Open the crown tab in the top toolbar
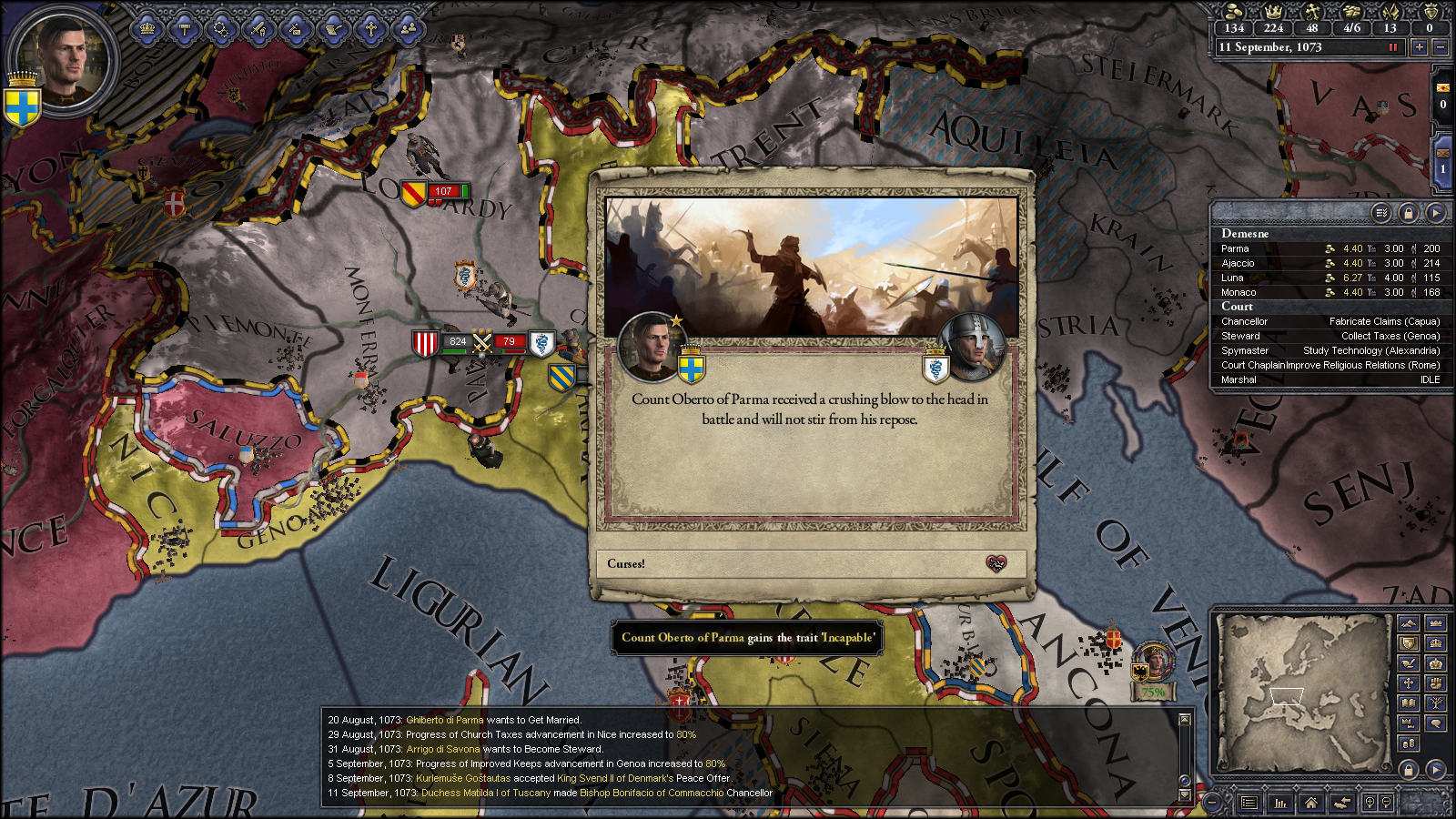The width and height of the screenshot is (1456, 819). pyautogui.click(x=147, y=28)
